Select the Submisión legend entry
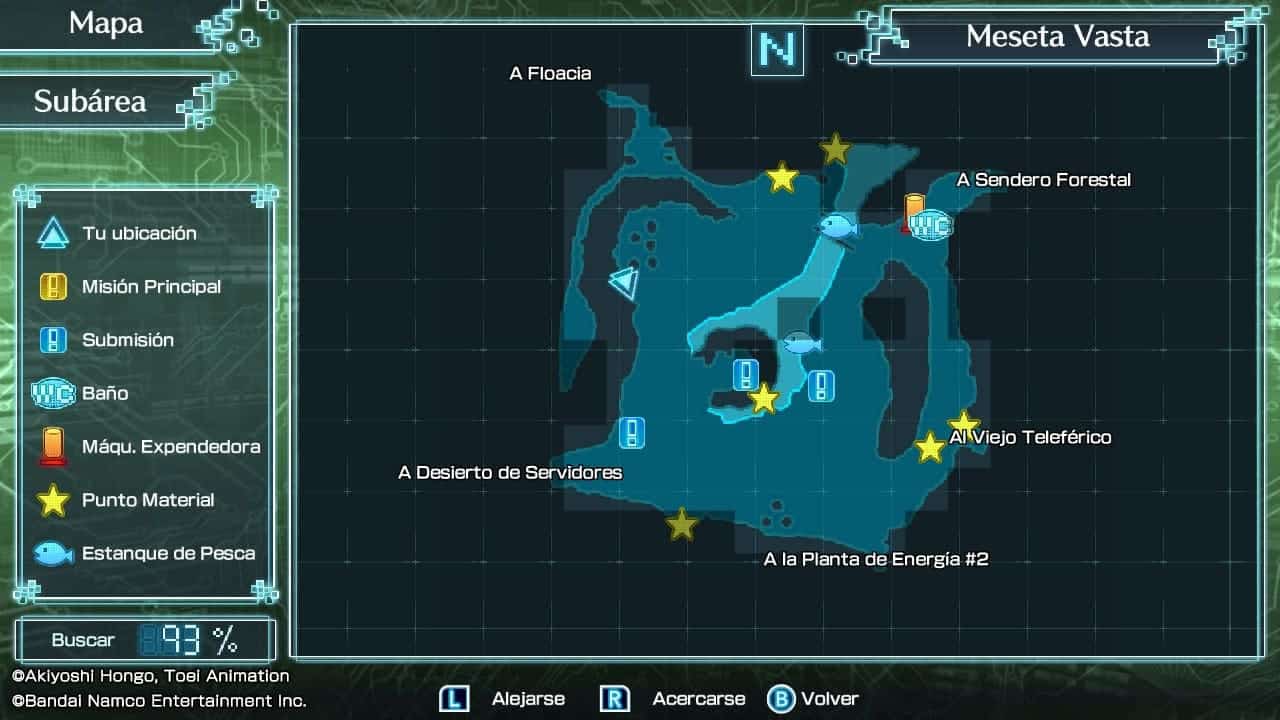1280x720 pixels. coord(127,340)
